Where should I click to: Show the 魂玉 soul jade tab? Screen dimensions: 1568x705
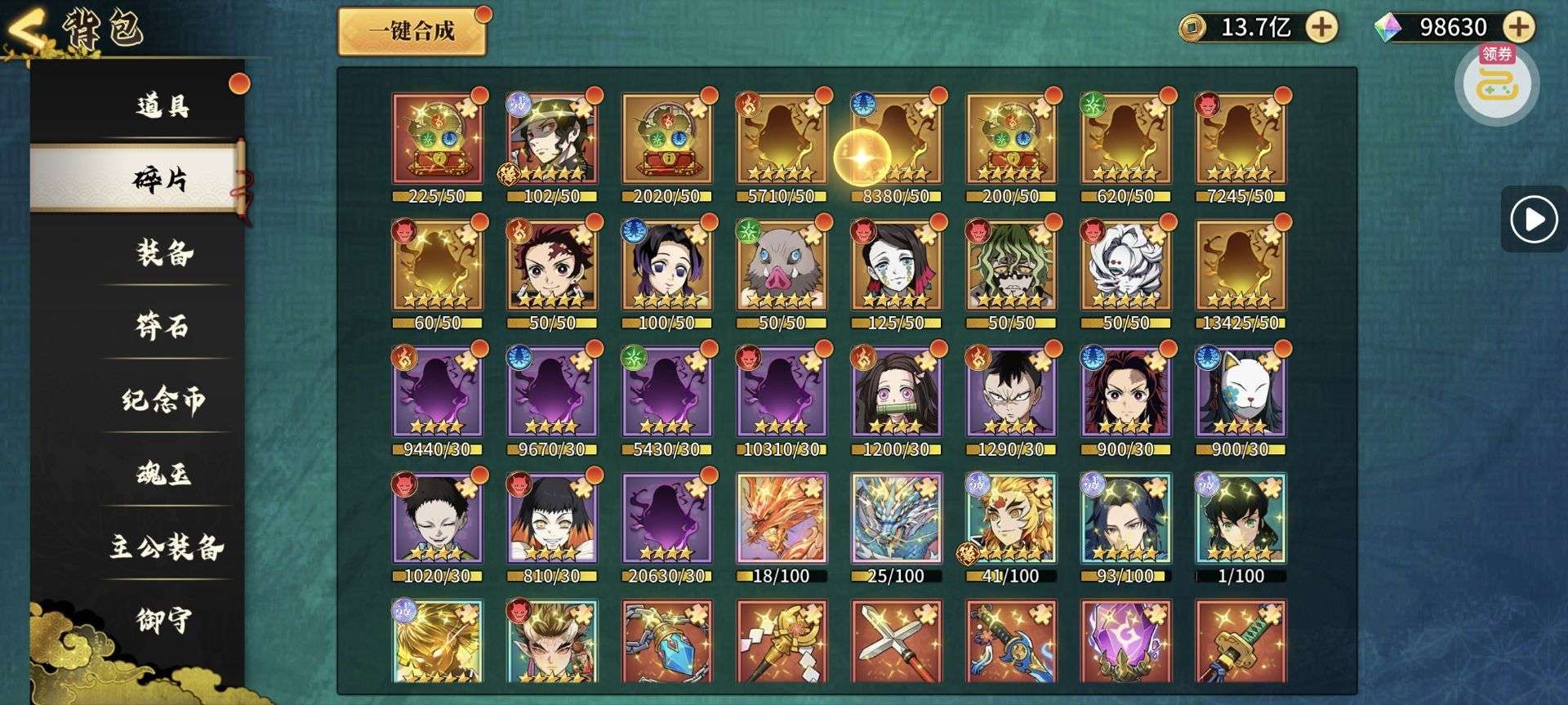163,474
